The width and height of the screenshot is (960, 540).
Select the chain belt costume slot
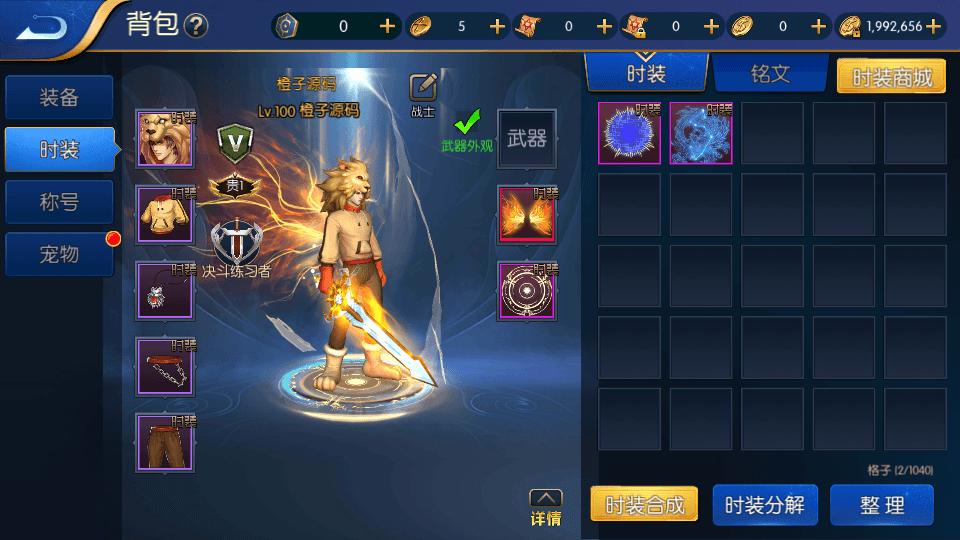pyautogui.click(x=165, y=367)
